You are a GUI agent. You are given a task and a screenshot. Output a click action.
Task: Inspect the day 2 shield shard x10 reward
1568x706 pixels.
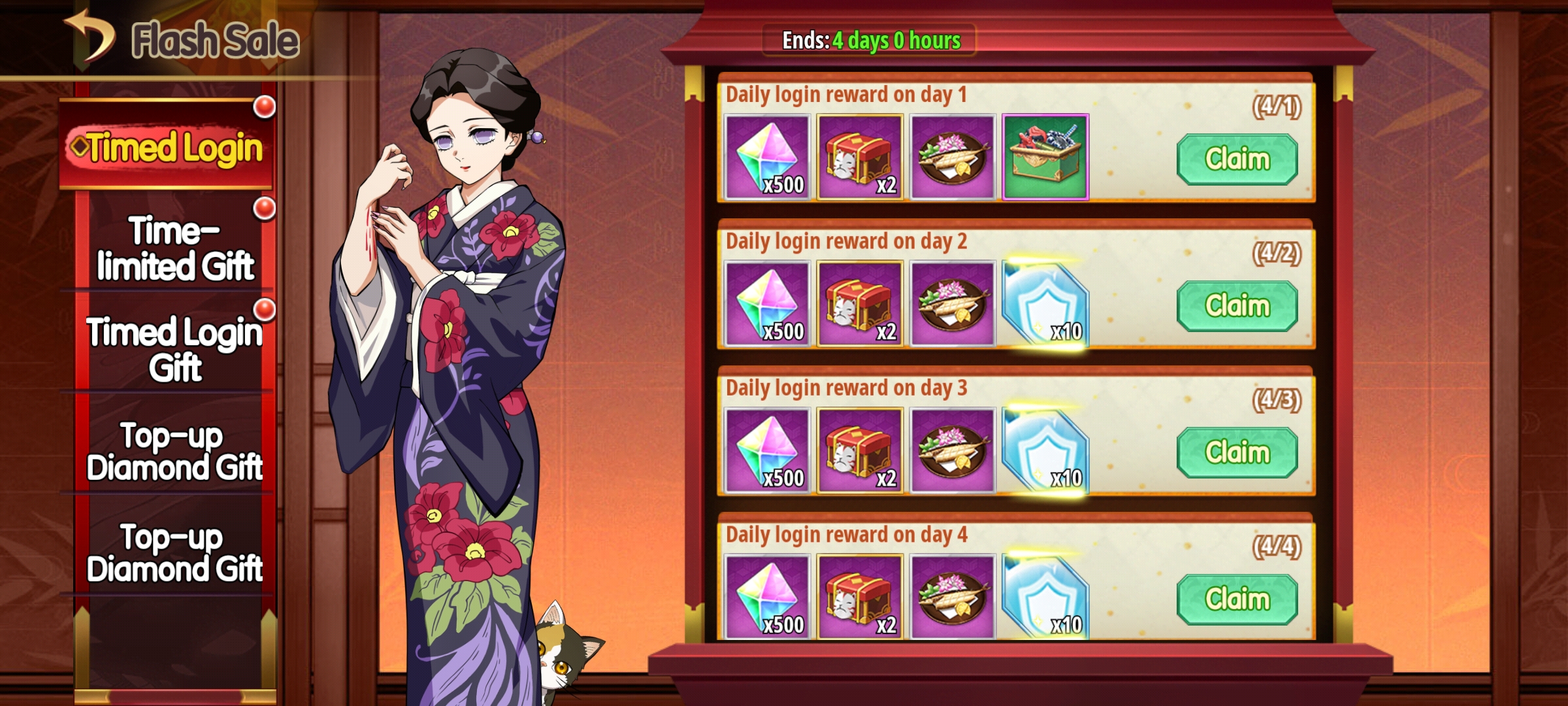pos(1045,304)
